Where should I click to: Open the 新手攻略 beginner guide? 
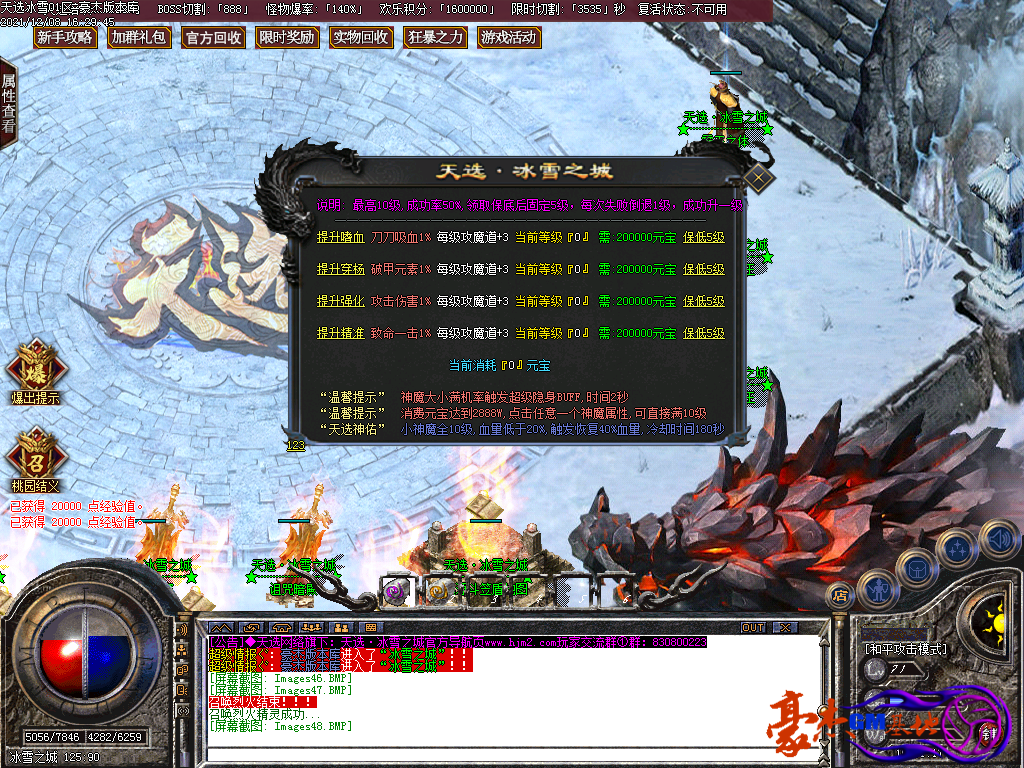pyautogui.click(x=65, y=38)
